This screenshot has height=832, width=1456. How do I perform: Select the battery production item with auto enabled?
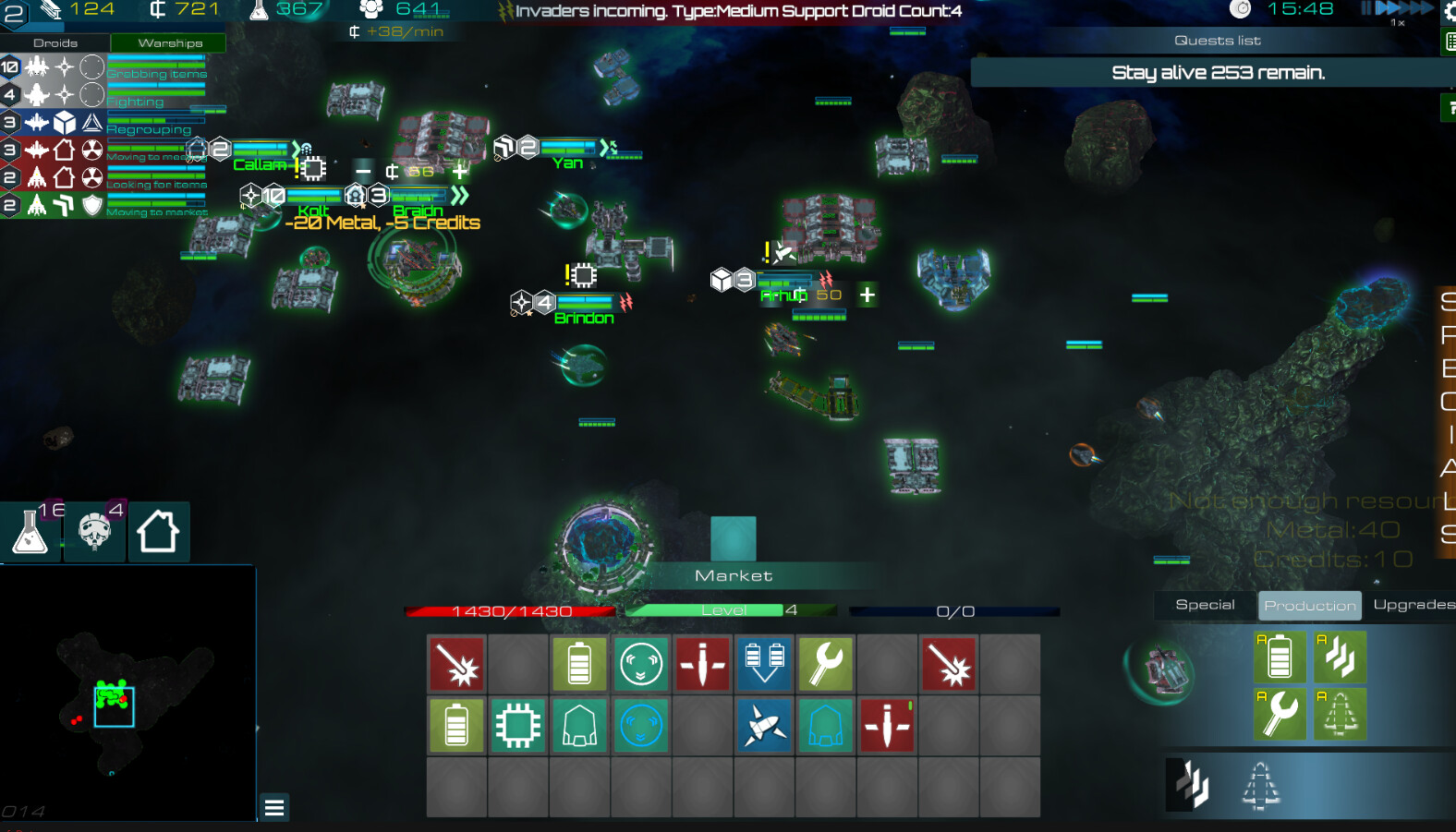1280,657
